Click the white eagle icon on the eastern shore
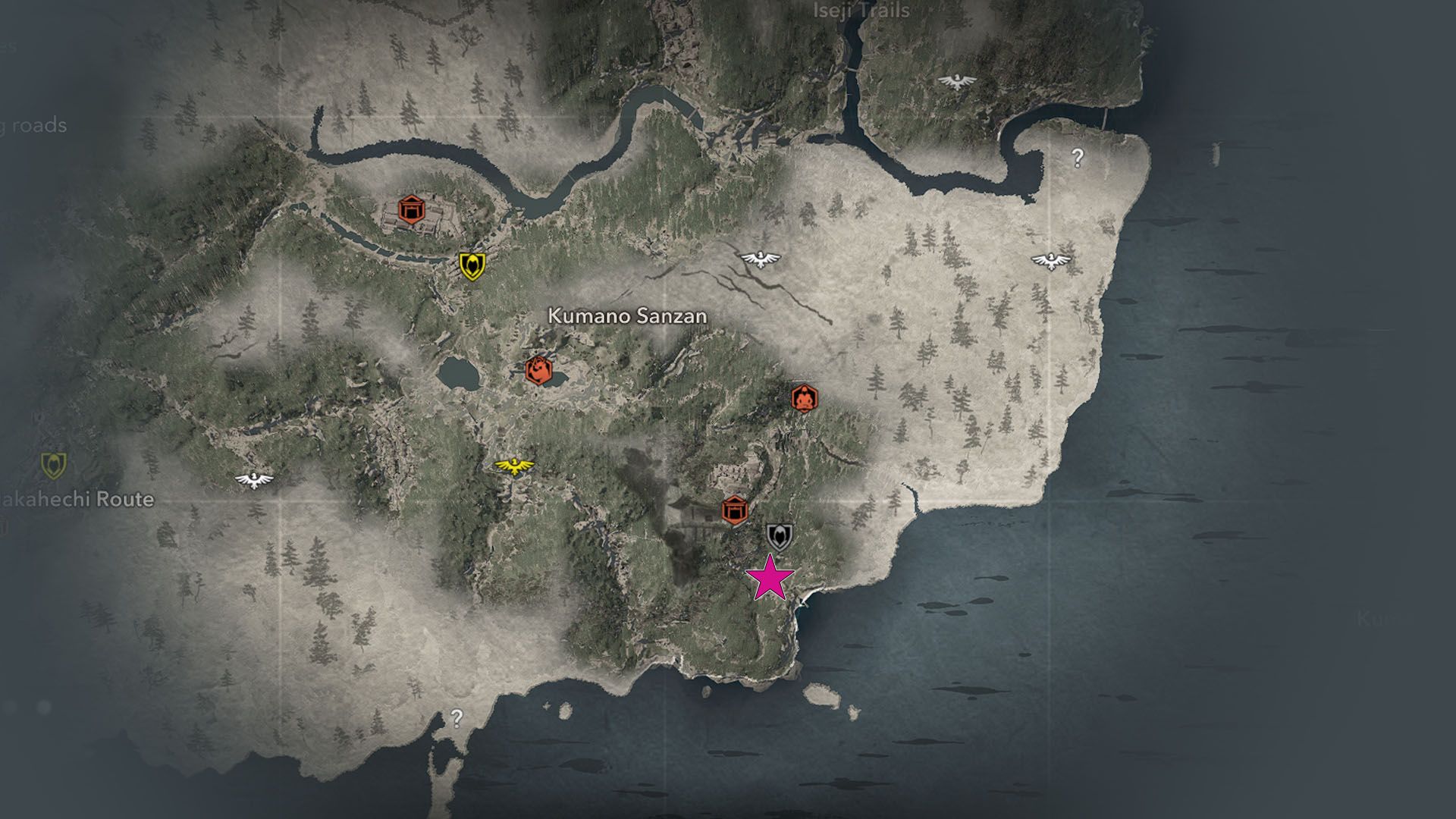 [x=1051, y=260]
